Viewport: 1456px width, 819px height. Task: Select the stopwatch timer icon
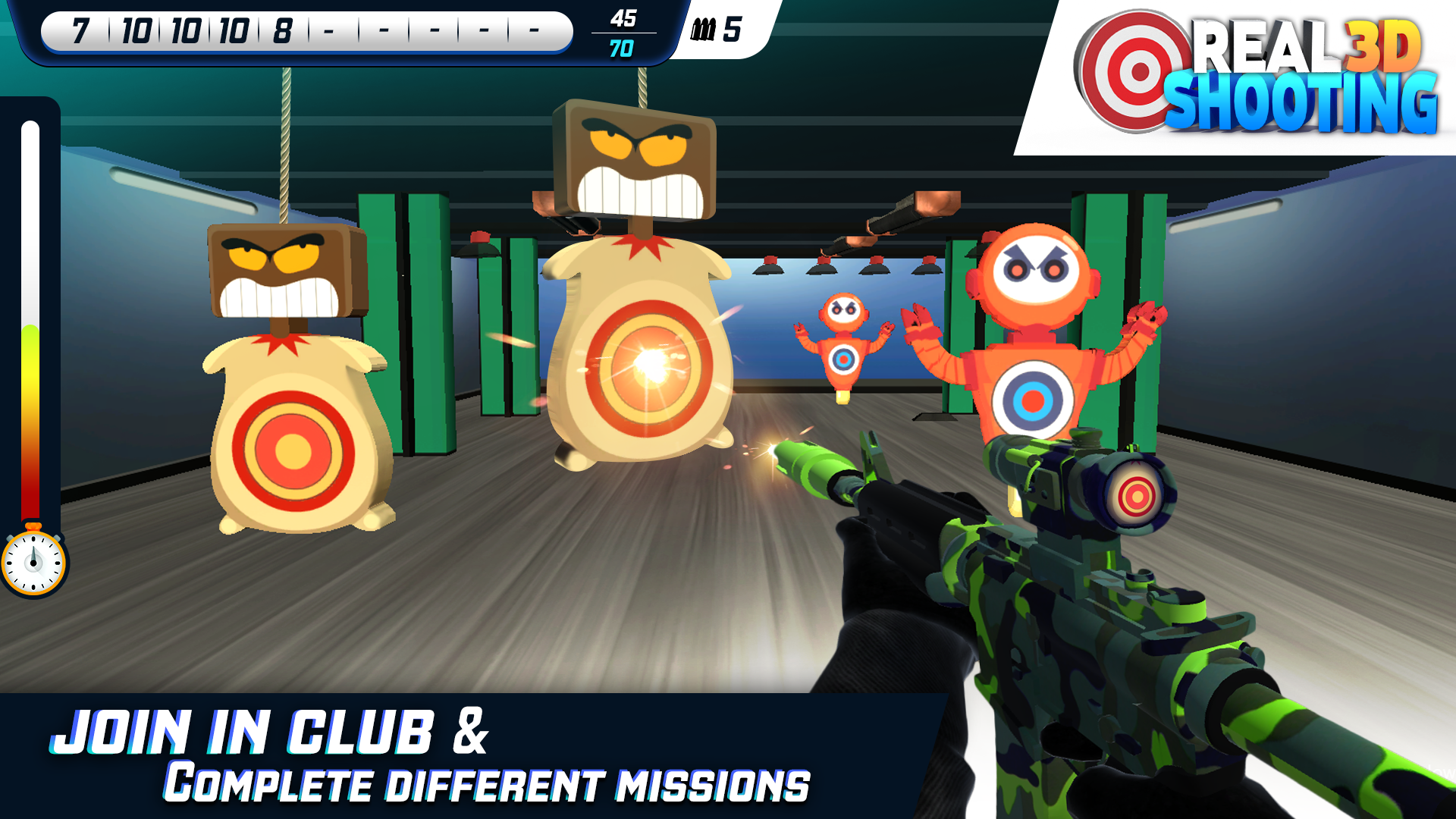[x=33, y=561]
